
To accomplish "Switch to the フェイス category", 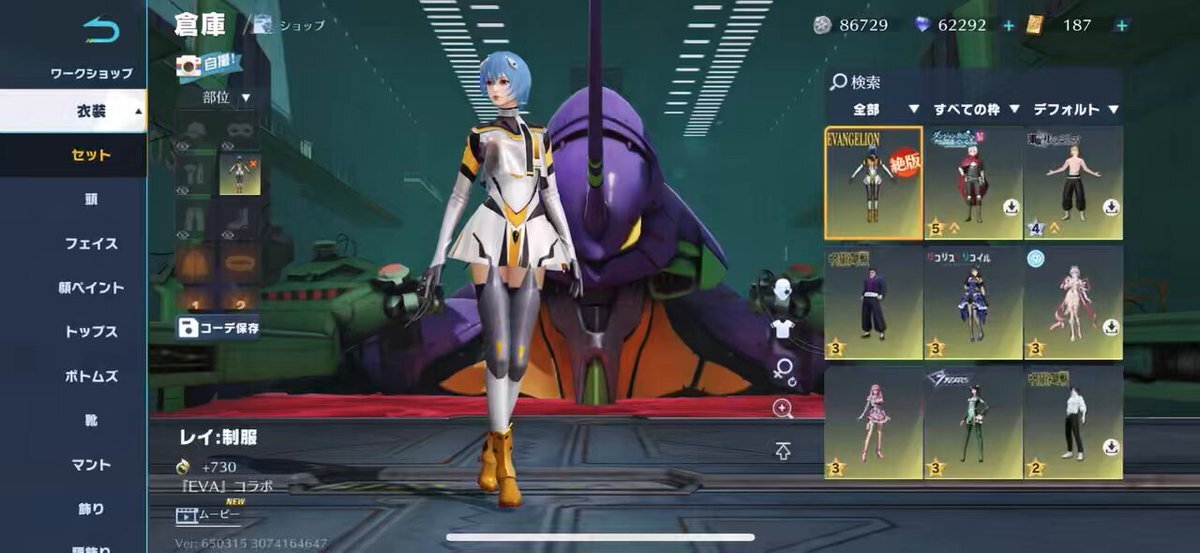I will 91,243.
